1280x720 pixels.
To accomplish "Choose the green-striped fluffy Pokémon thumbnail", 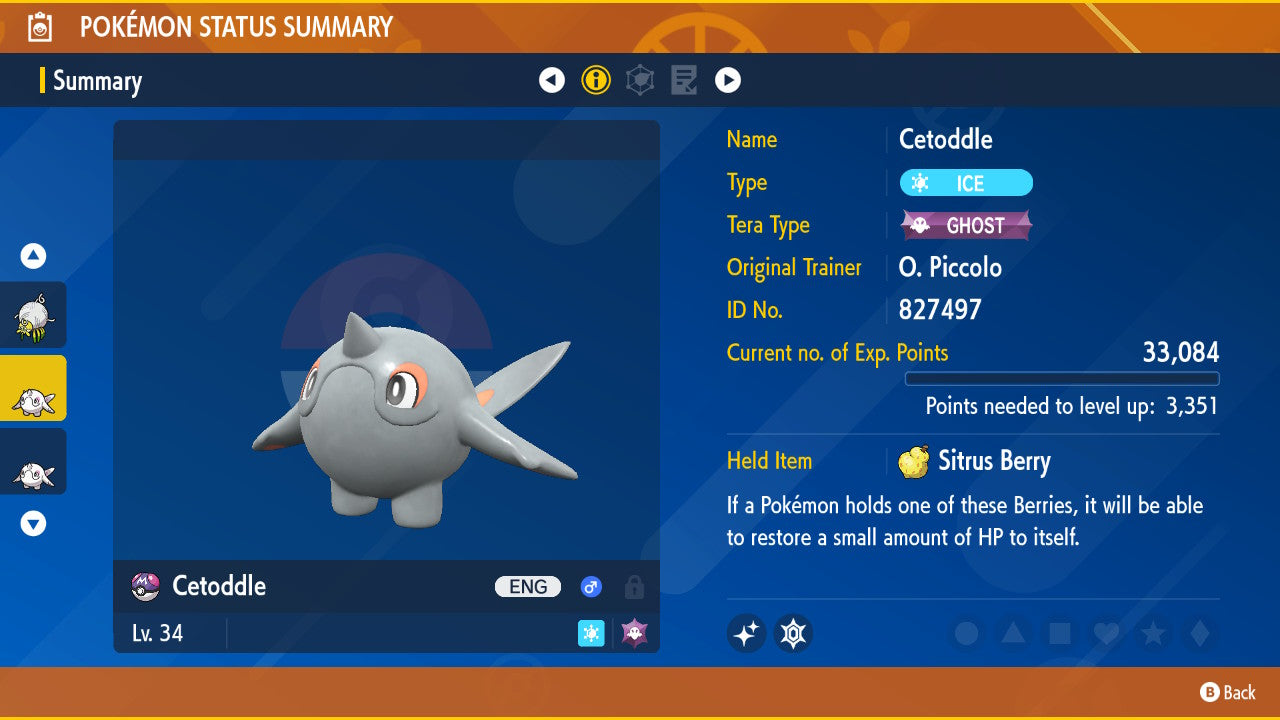I will click(x=33, y=315).
